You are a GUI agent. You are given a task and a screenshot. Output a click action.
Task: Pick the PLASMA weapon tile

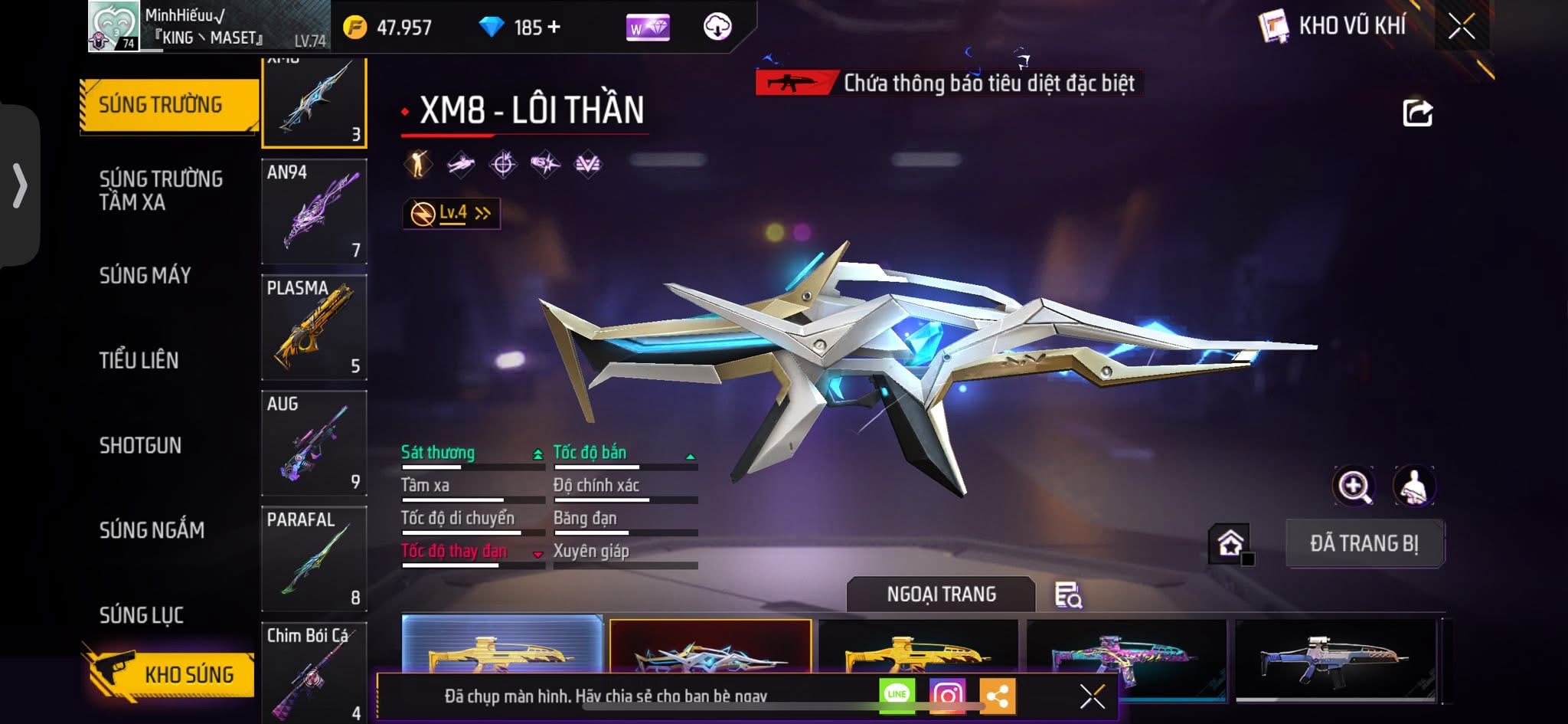click(x=314, y=327)
